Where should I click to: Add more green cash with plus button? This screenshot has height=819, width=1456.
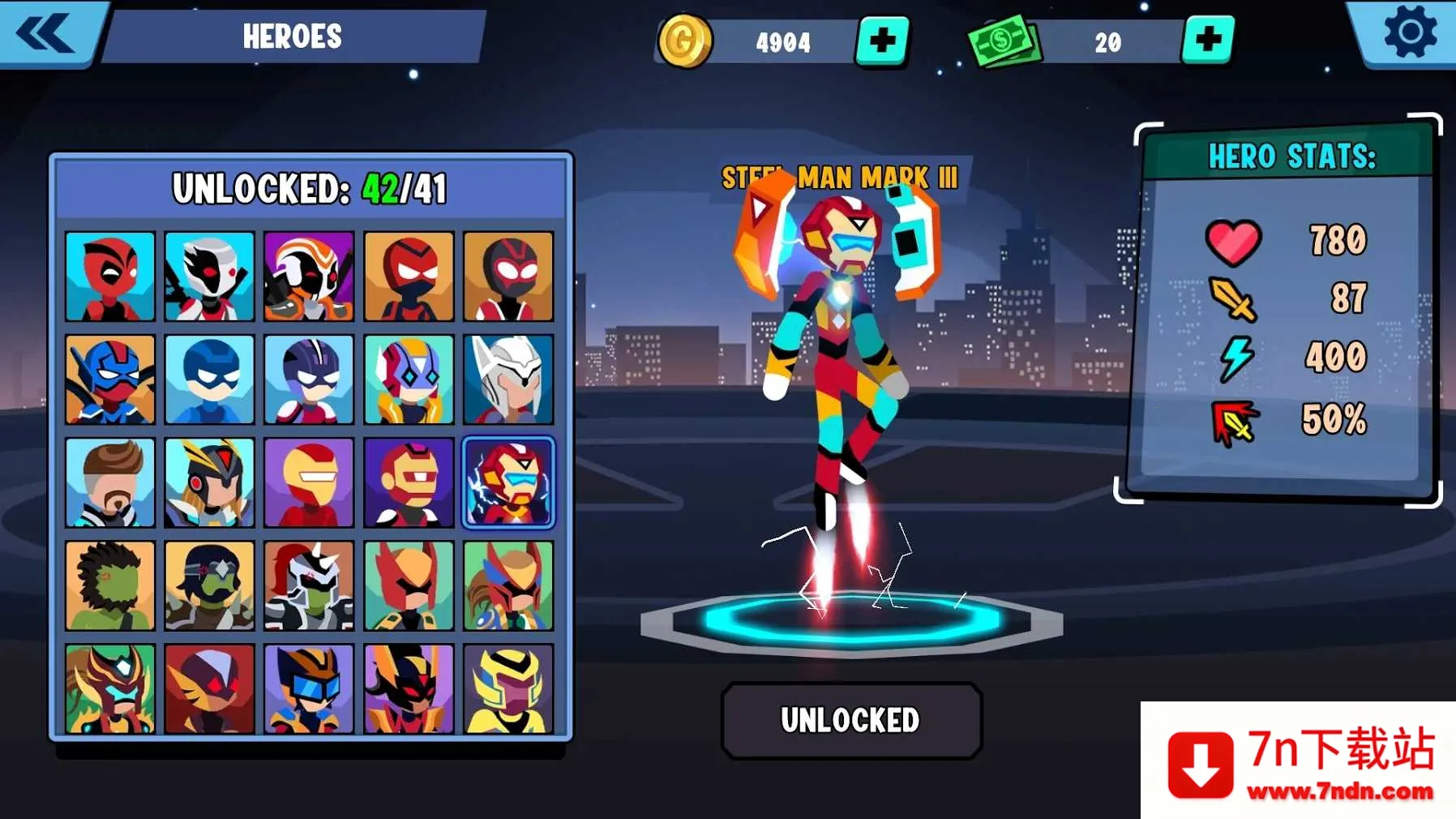[x=1207, y=39]
